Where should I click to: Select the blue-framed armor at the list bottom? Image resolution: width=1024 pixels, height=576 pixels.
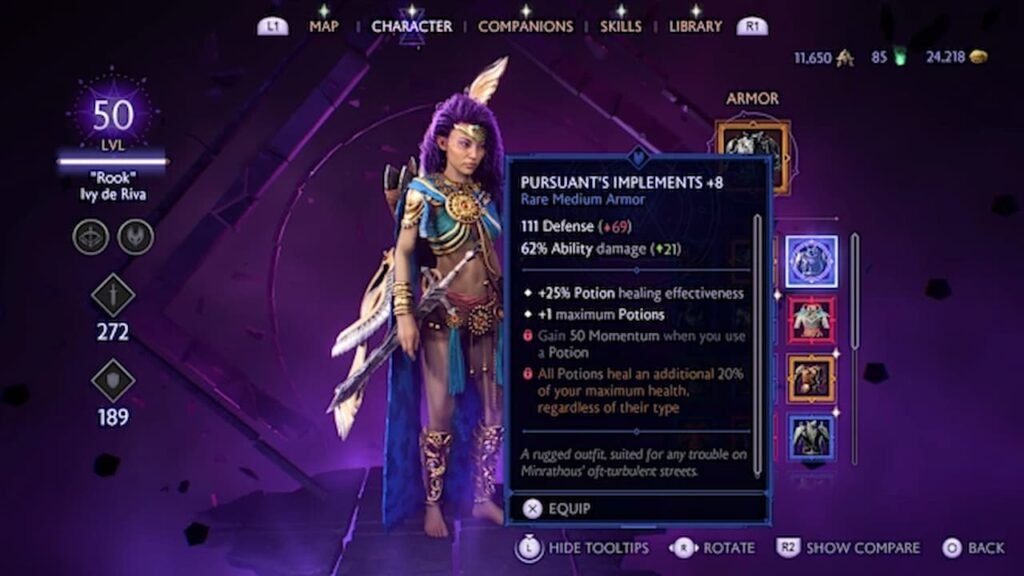coord(811,436)
